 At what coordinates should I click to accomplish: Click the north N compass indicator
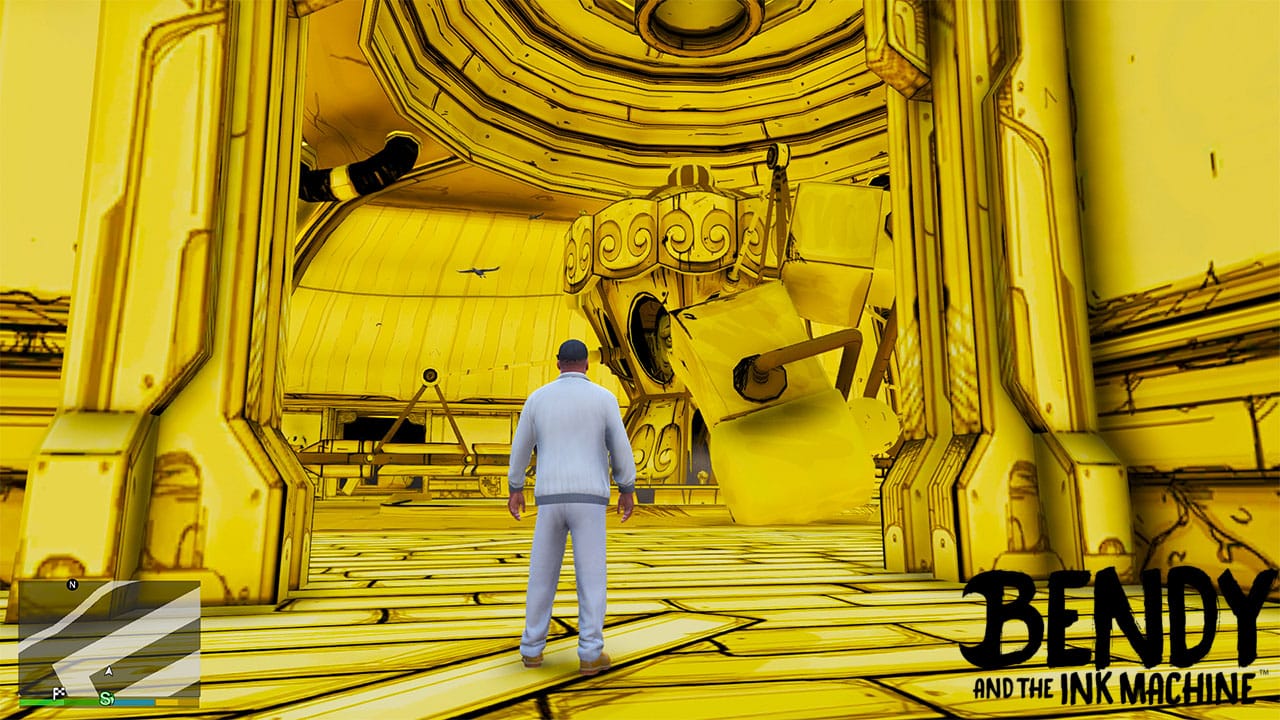(x=72, y=584)
